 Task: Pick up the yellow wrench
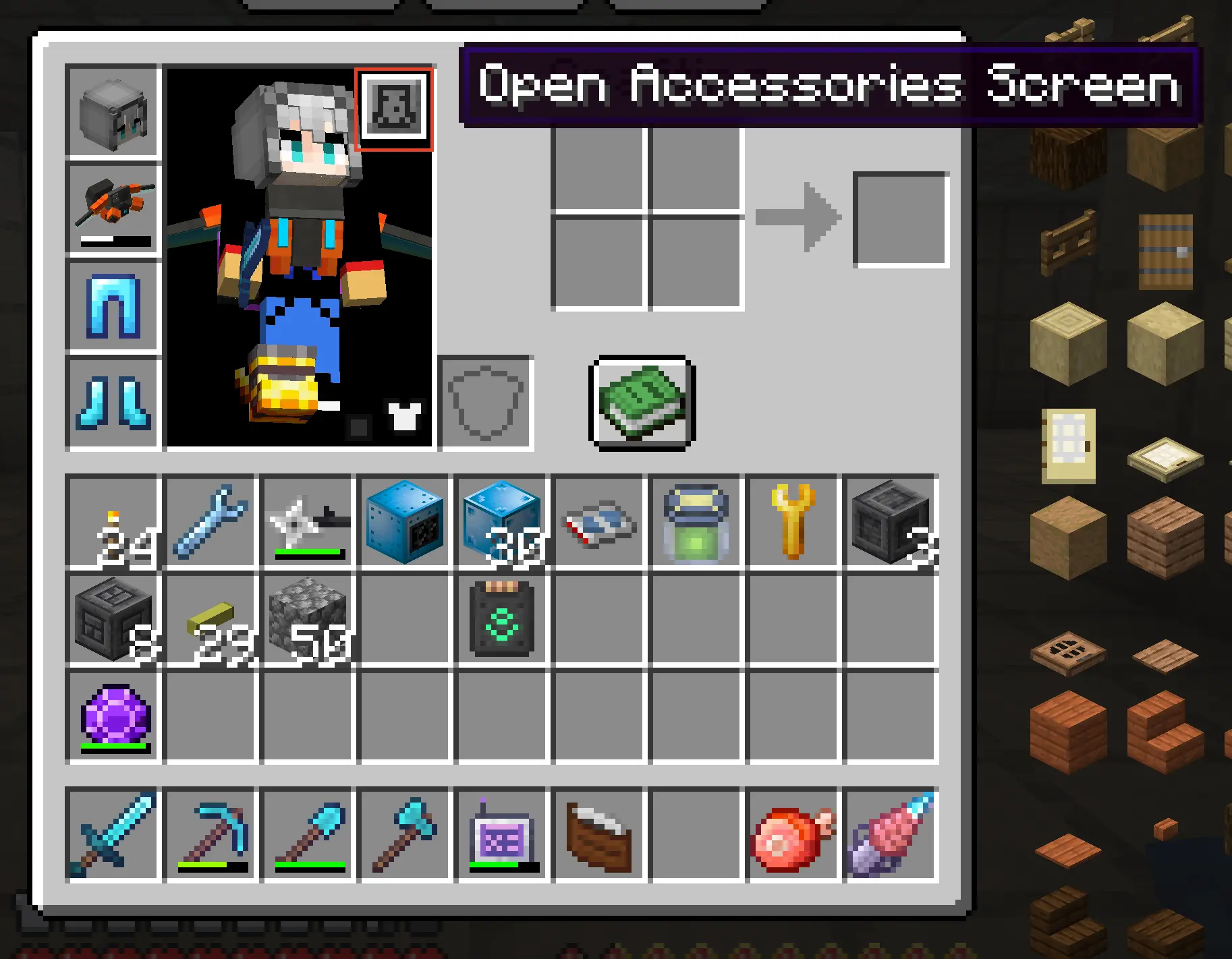pos(793,521)
